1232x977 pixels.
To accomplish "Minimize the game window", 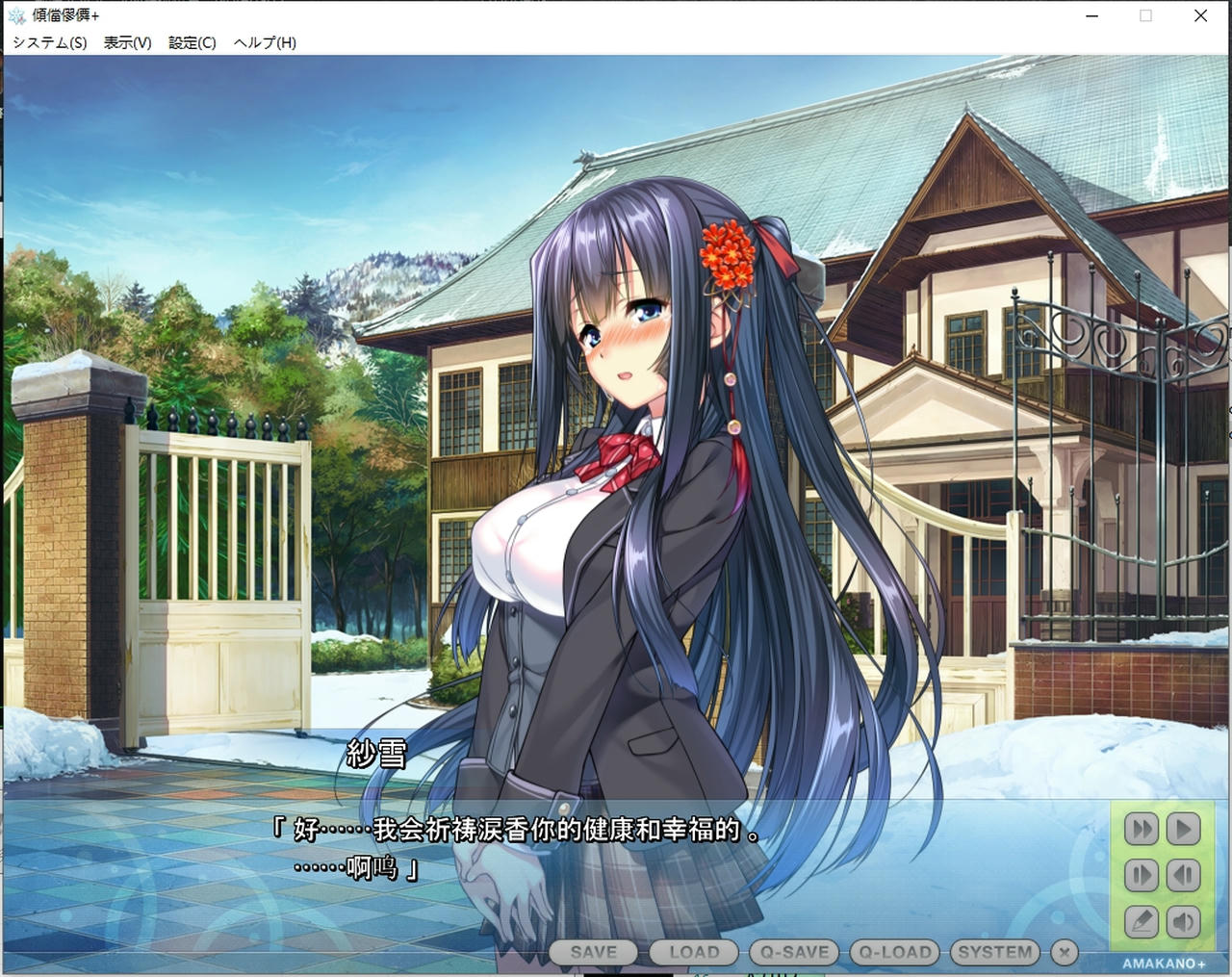I will (1091, 15).
